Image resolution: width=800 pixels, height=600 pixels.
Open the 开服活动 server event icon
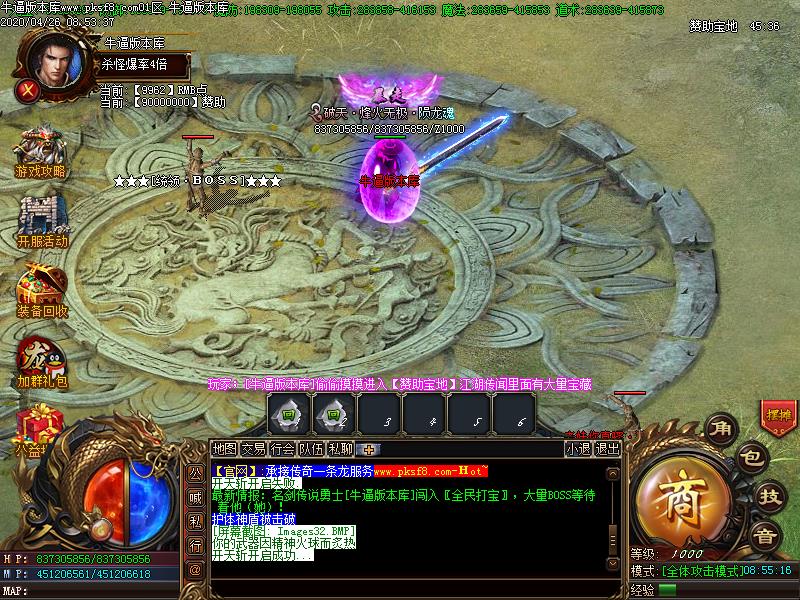[42, 222]
